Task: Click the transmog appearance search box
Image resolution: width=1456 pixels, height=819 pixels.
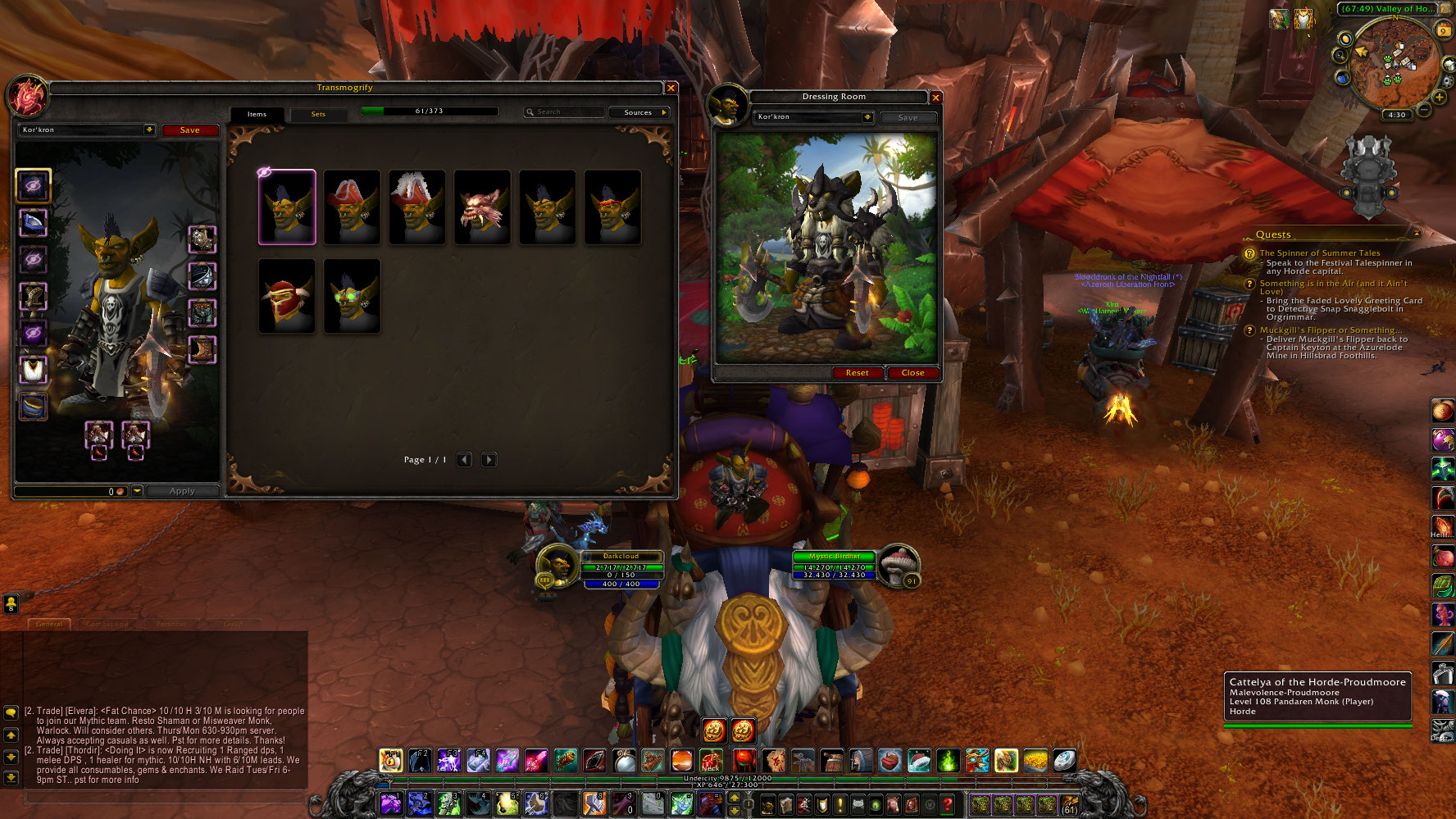Action: 566,112
